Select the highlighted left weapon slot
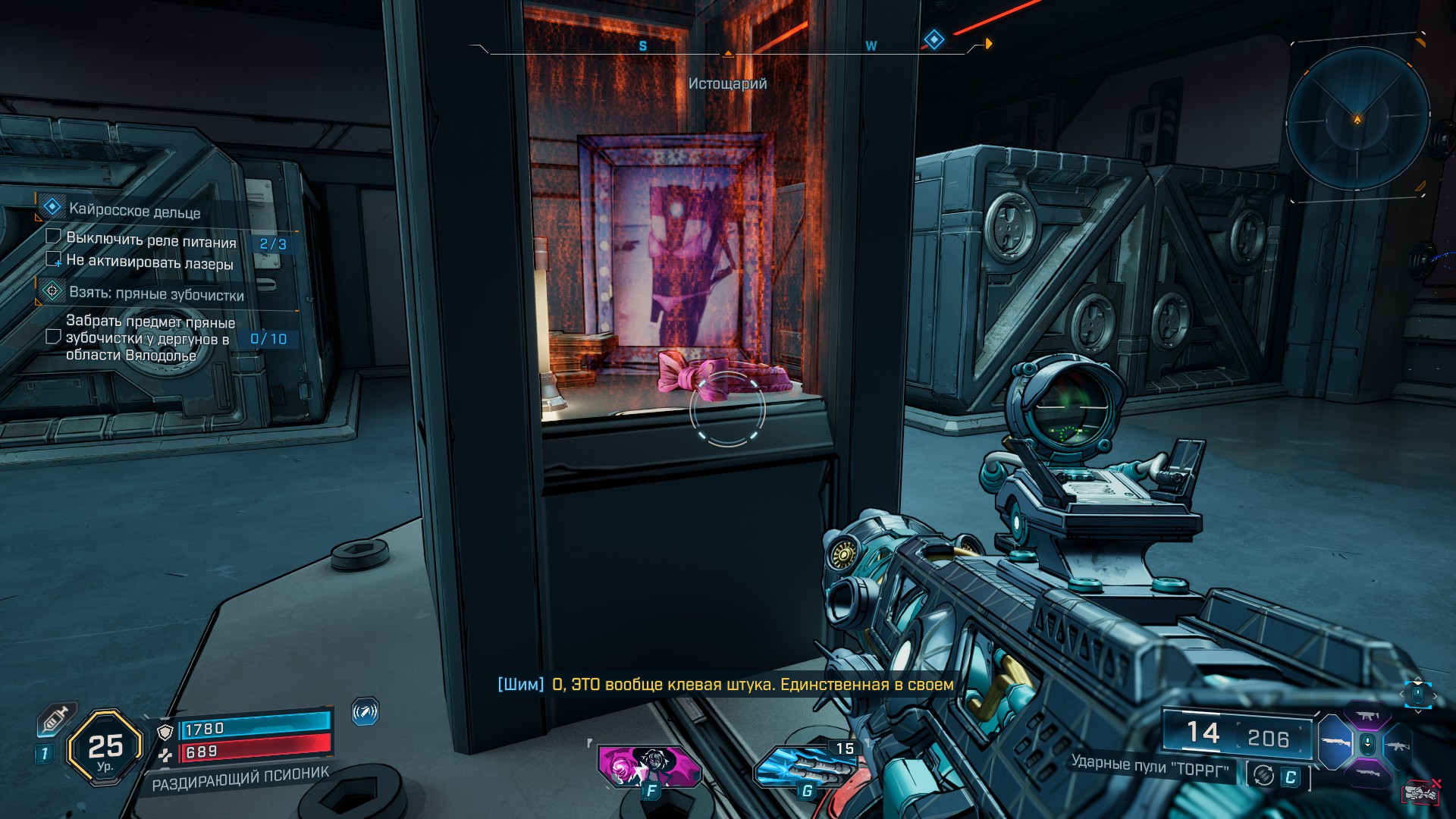Screen dimensions: 1456x819 [1336, 743]
